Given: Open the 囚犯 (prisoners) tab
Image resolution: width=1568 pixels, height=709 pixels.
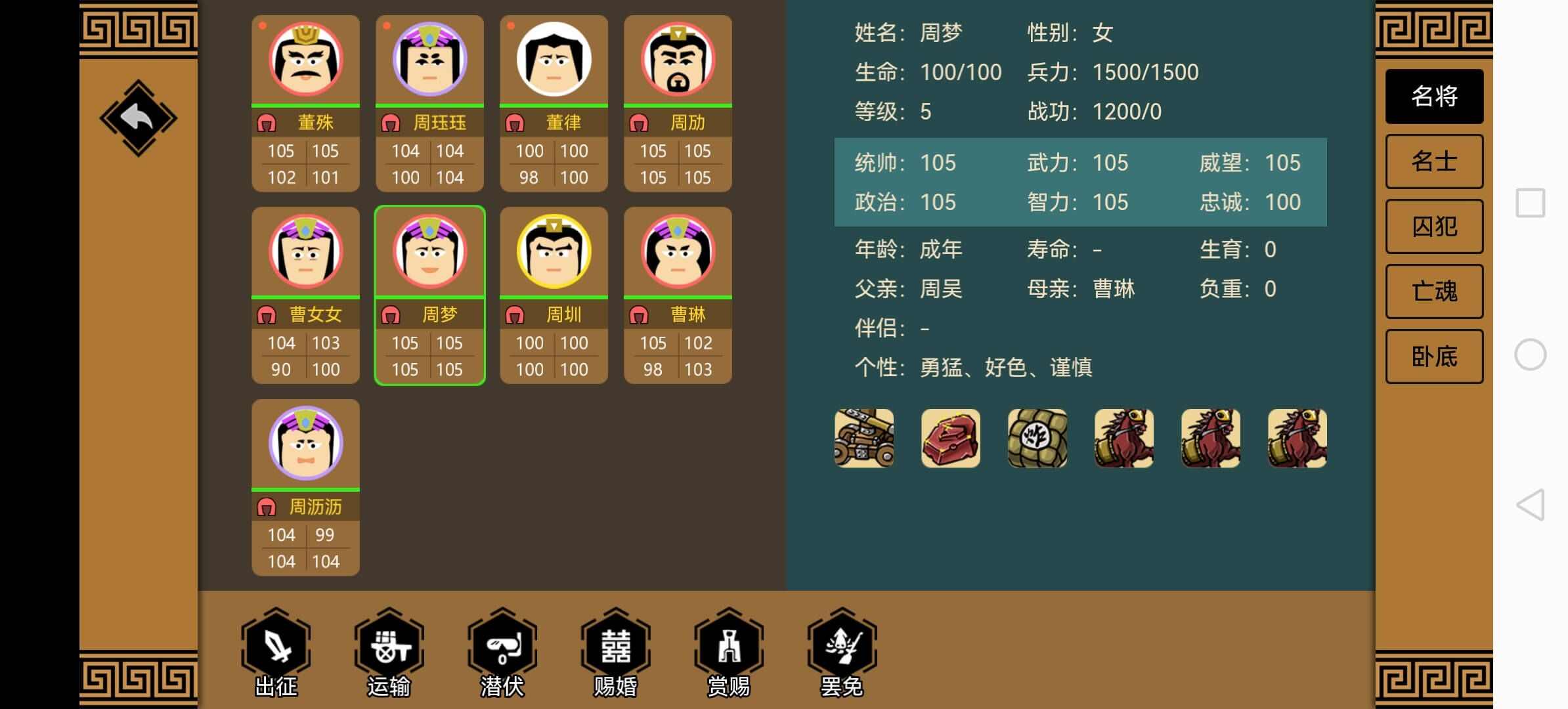Looking at the screenshot, I should (x=1434, y=226).
